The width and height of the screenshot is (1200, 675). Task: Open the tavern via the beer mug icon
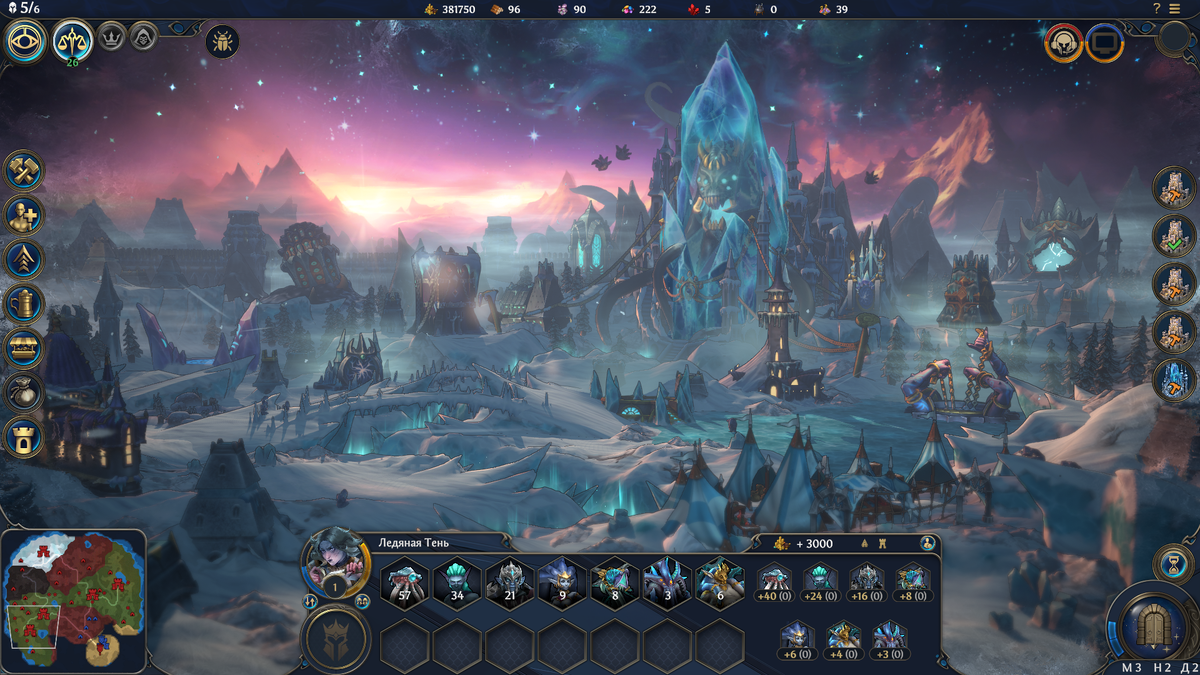(24, 303)
